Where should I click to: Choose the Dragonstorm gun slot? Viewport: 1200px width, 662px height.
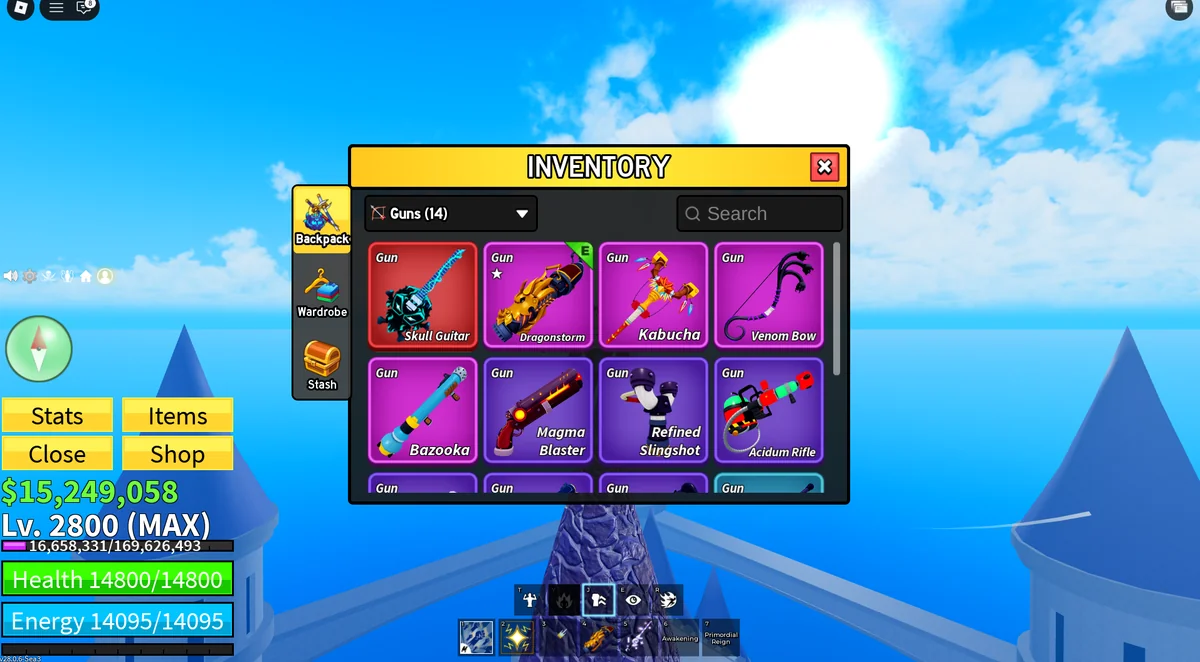538,295
